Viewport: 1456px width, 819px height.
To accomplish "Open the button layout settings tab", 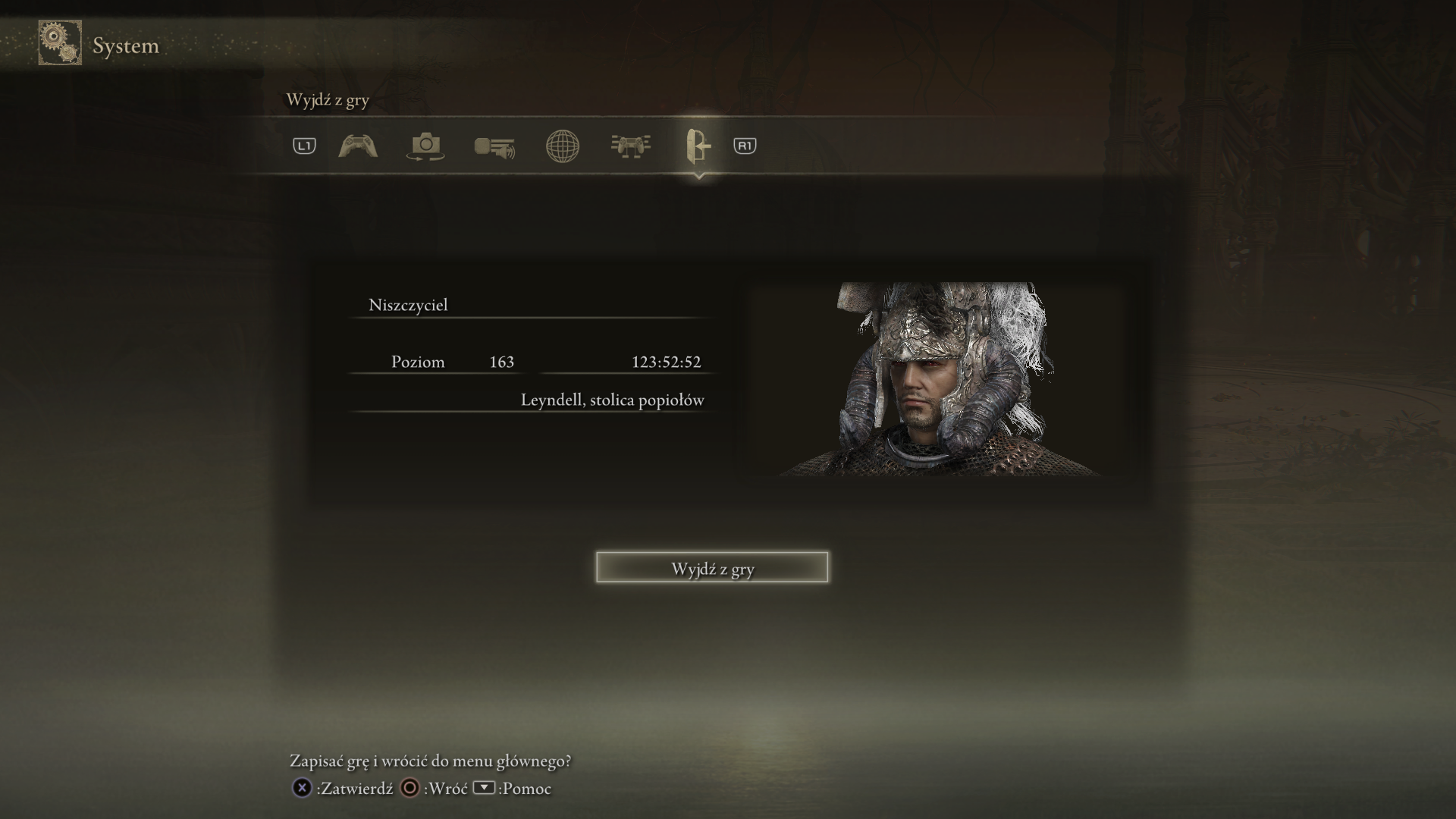I will pyautogui.click(x=630, y=146).
